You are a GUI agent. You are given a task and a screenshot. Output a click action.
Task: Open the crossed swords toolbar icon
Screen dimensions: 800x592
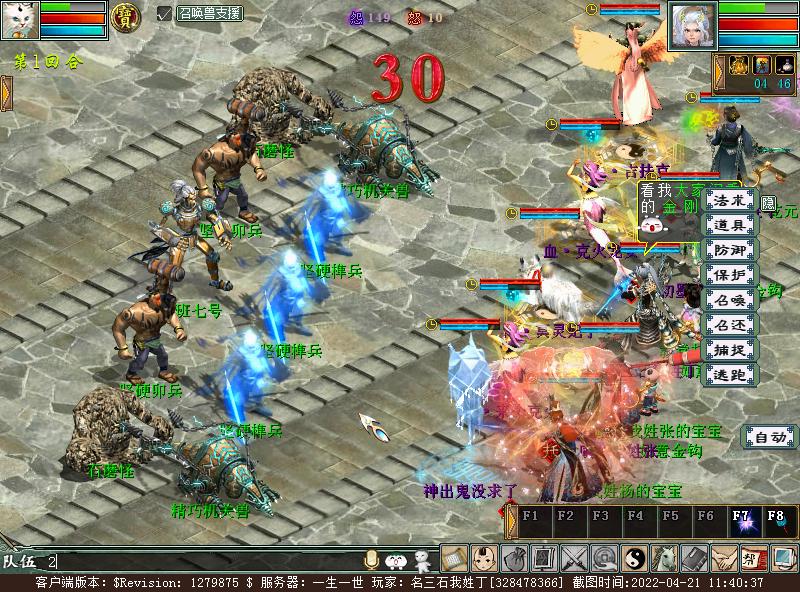pyautogui.click(x=574, y=558)
